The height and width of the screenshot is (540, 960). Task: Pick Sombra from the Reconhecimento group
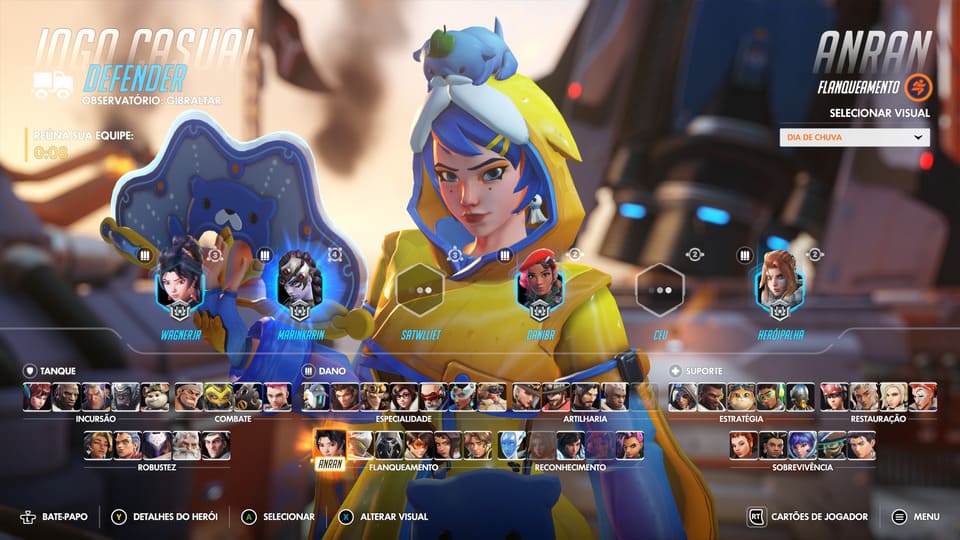click(630, 445)
